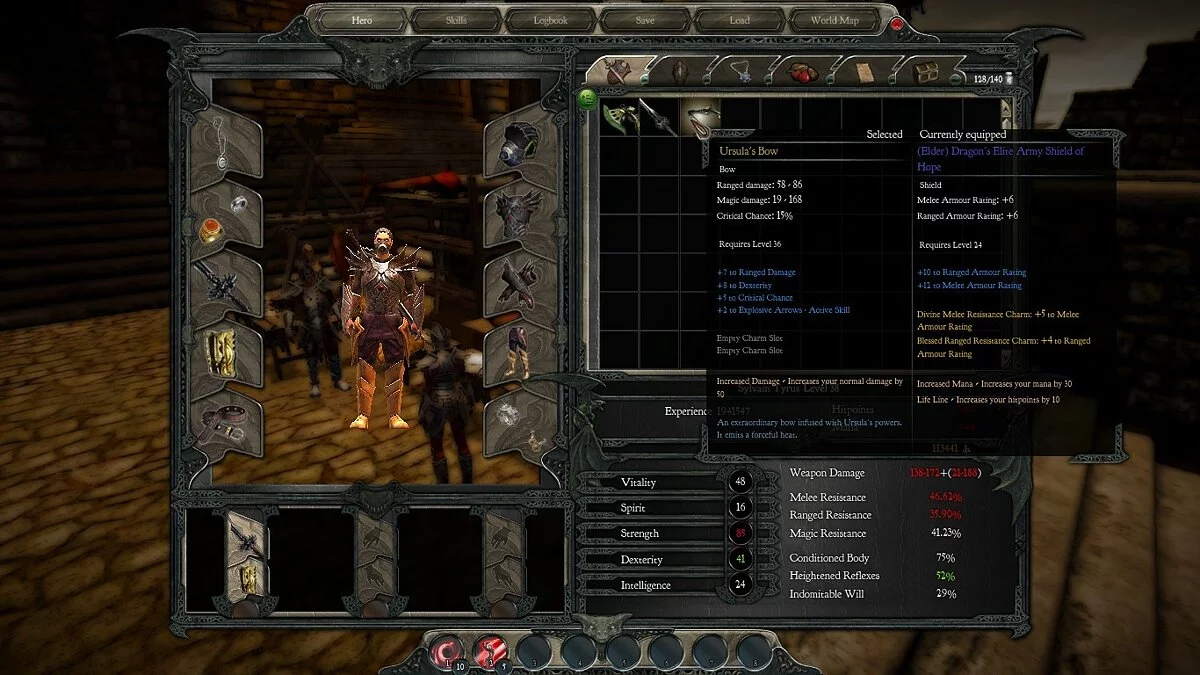Switch to the treasure chest inventory tab

coord(925,72)
